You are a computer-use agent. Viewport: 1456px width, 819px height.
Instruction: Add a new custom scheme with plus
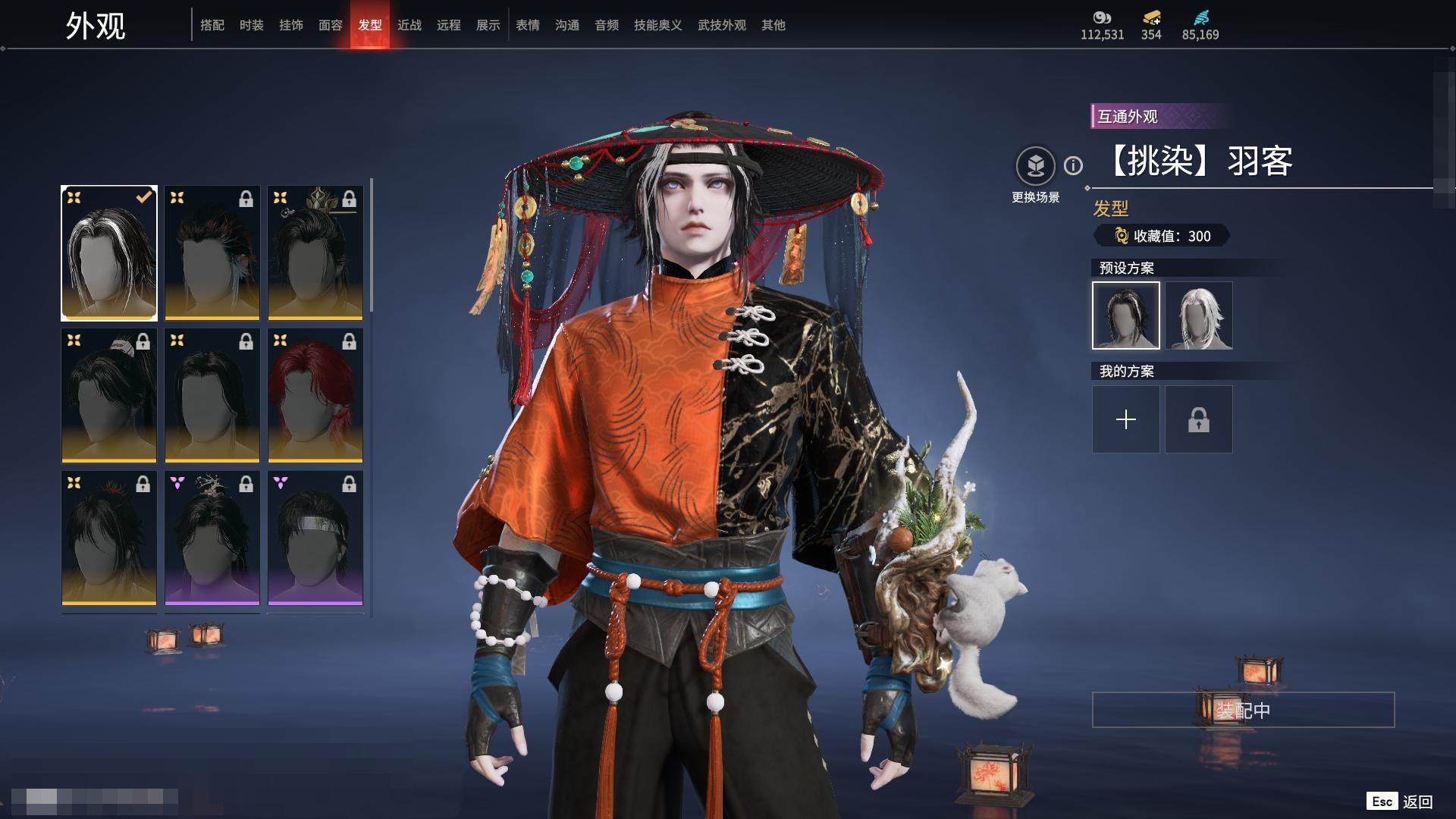[x=1126, y=419]
